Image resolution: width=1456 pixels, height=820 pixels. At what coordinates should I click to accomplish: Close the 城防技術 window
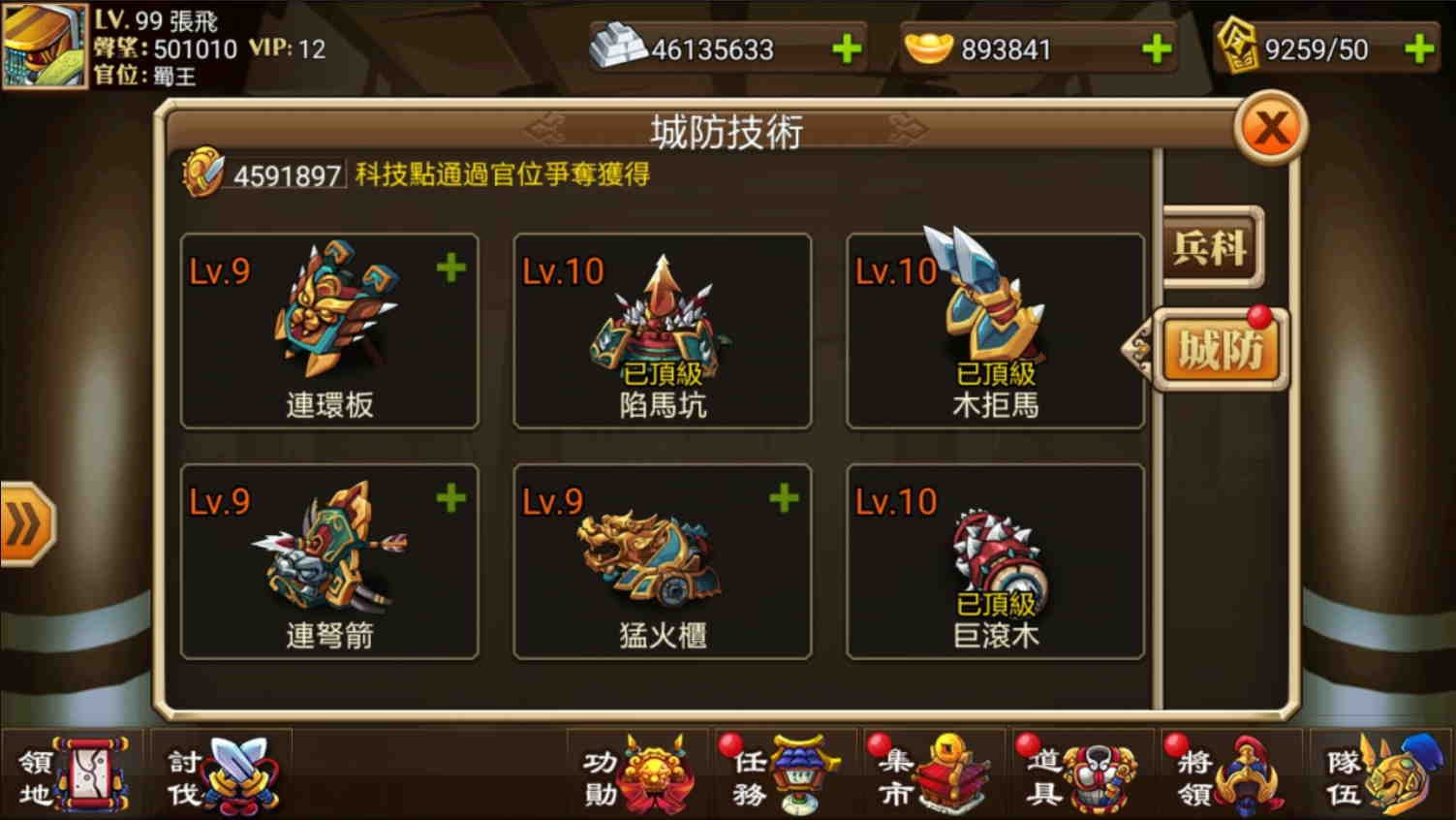(x=1270, y=128)
